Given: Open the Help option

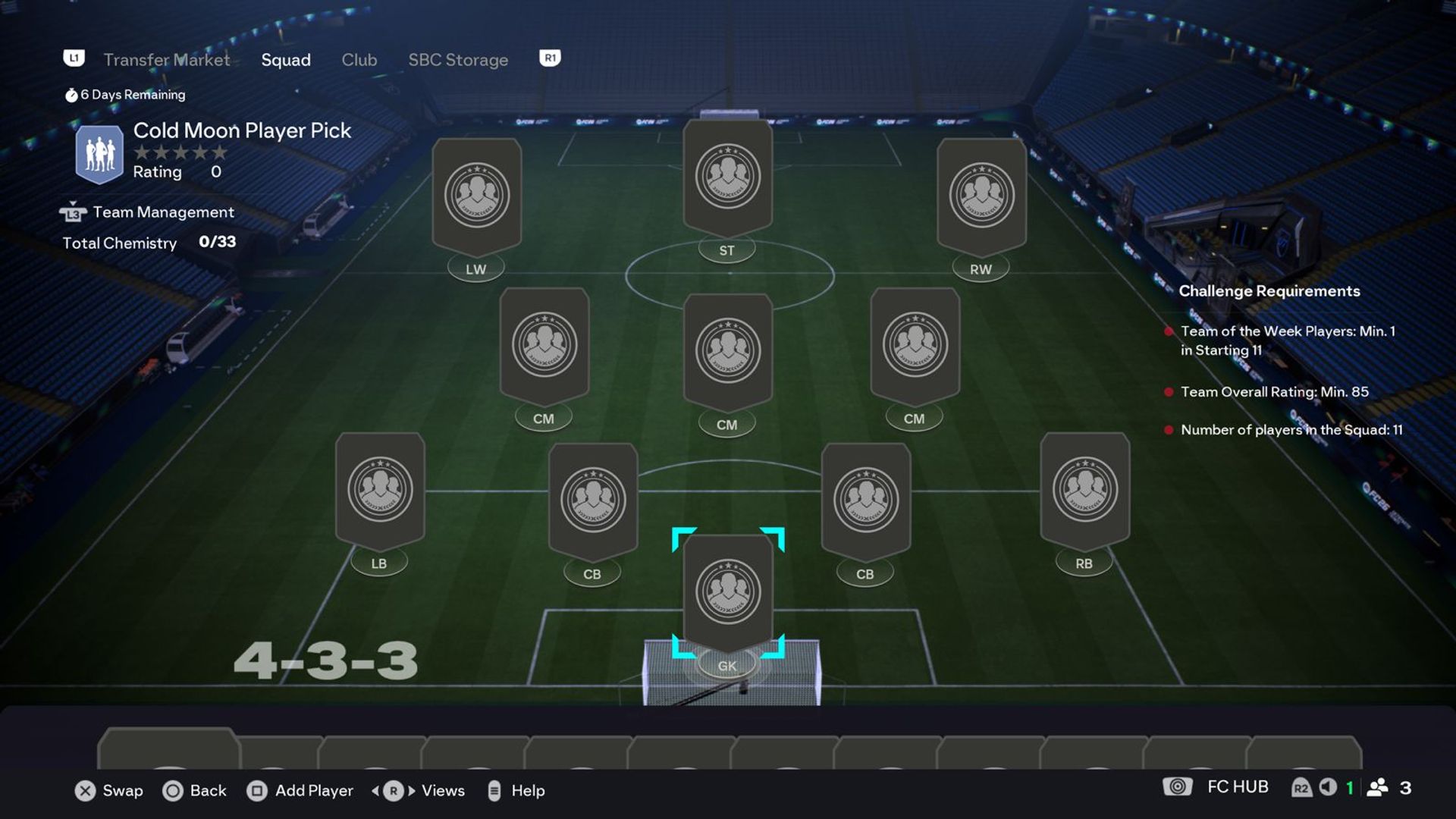Looking at the screenshot, I should tap(516, 790).
